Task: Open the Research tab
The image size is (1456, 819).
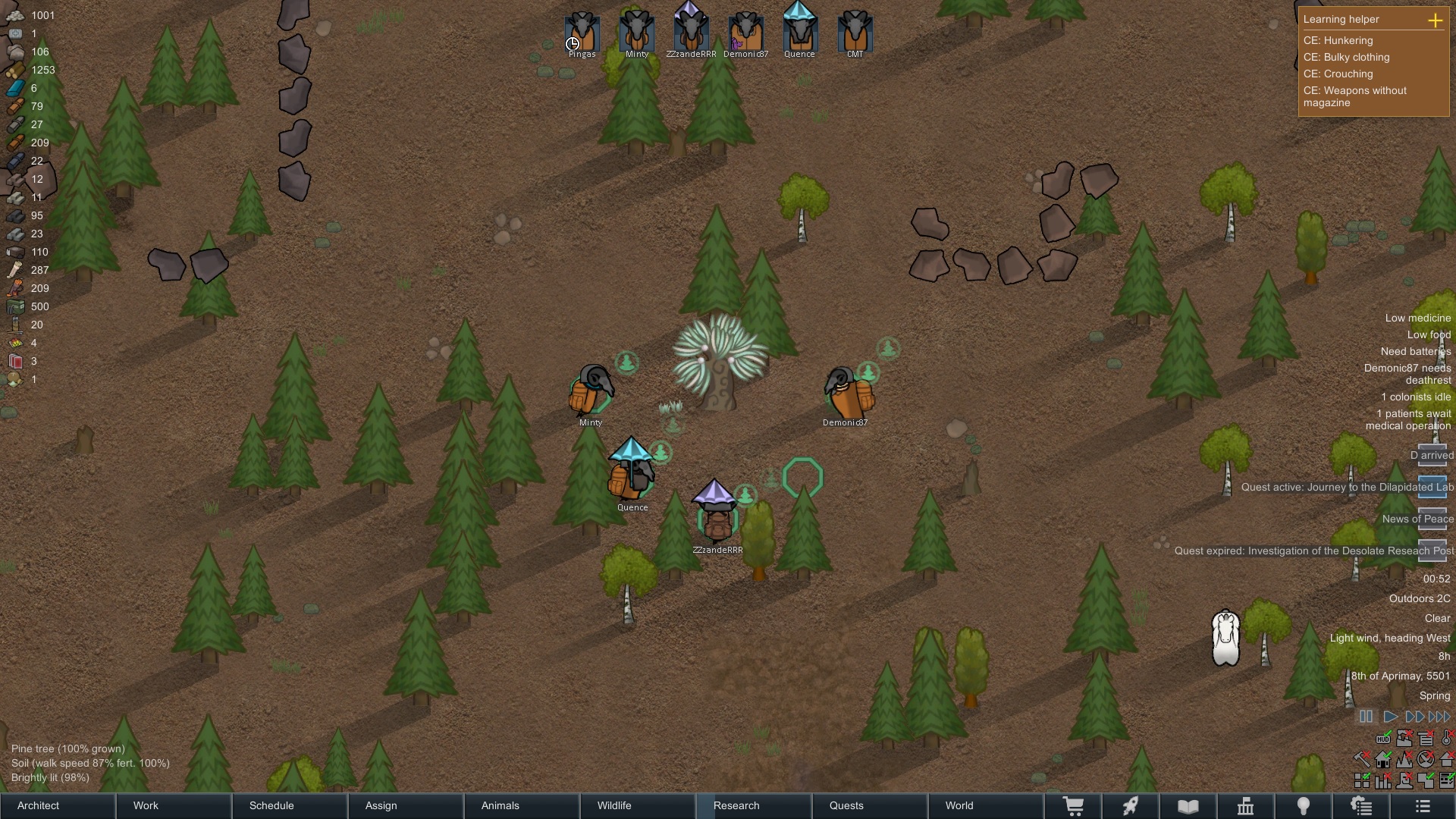Action: [755, 805]
